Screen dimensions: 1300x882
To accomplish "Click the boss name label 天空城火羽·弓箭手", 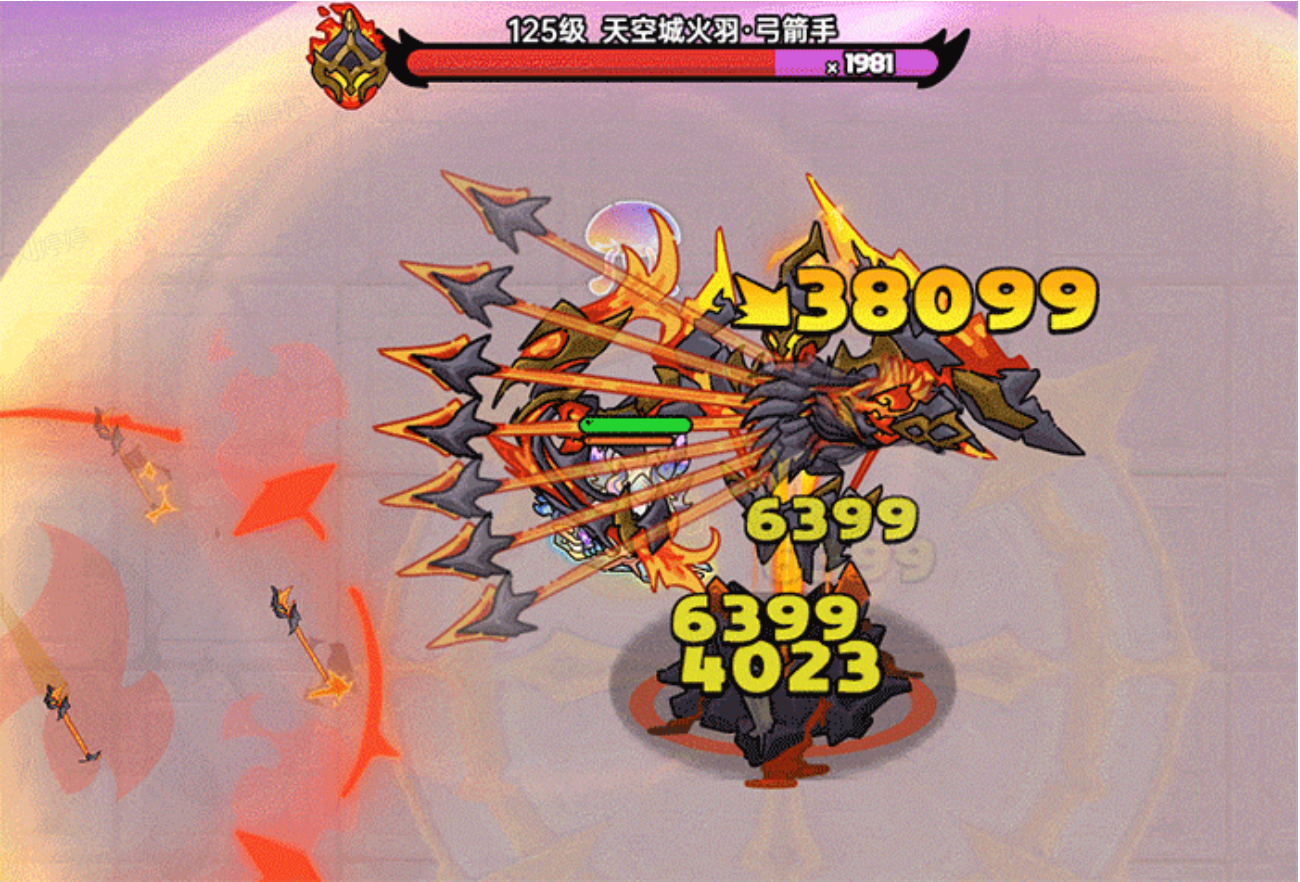I will pyautogui.click(x=720, y=30).
